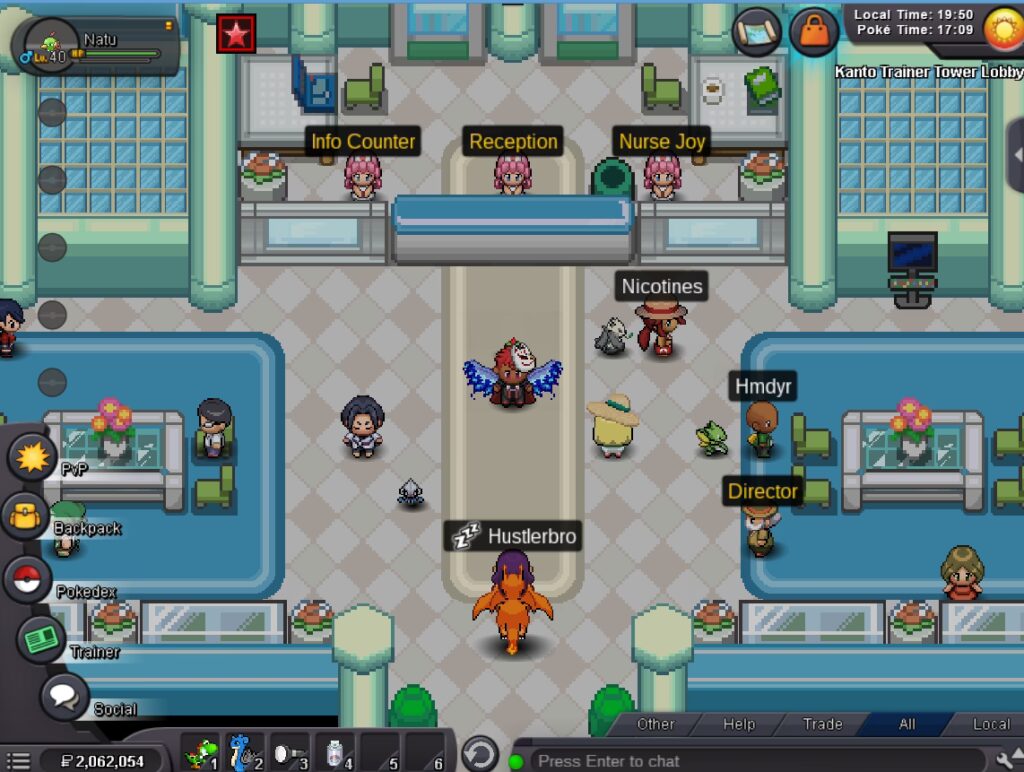Click the circular refresh arrow button

point(480,753)
